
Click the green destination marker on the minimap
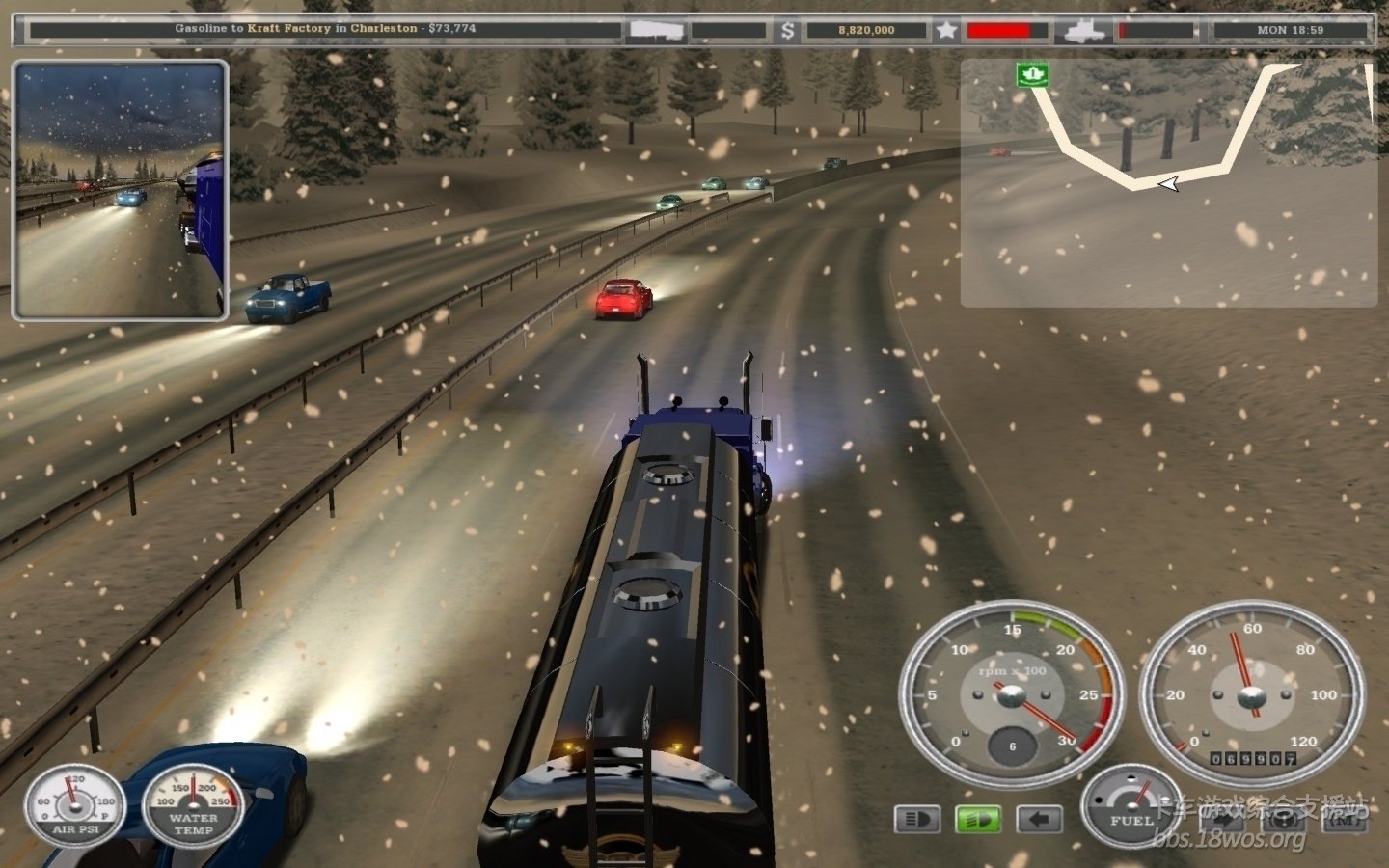tap(1031, 73)
